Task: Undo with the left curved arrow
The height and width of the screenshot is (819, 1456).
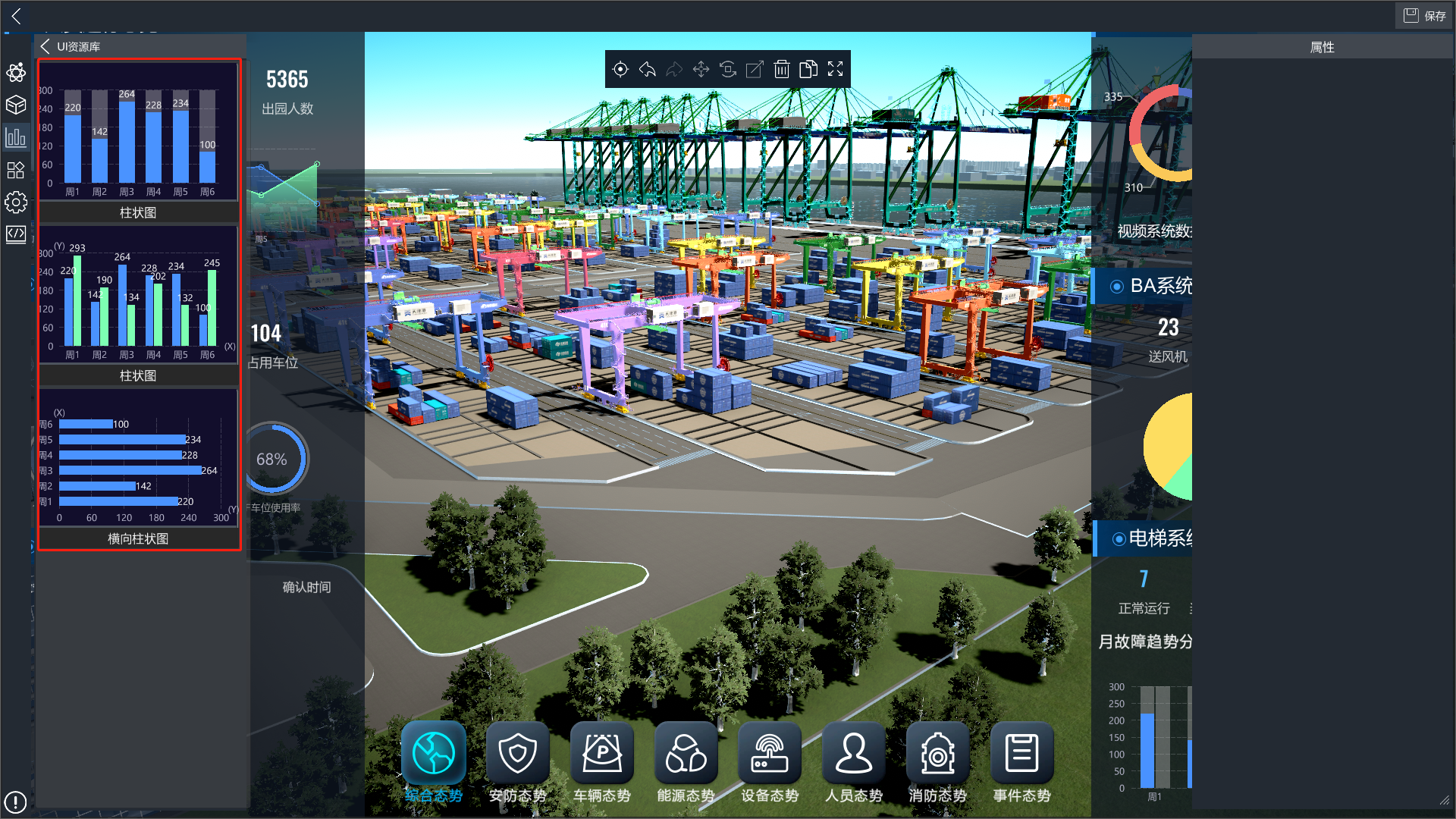Action: coord(648,70)
